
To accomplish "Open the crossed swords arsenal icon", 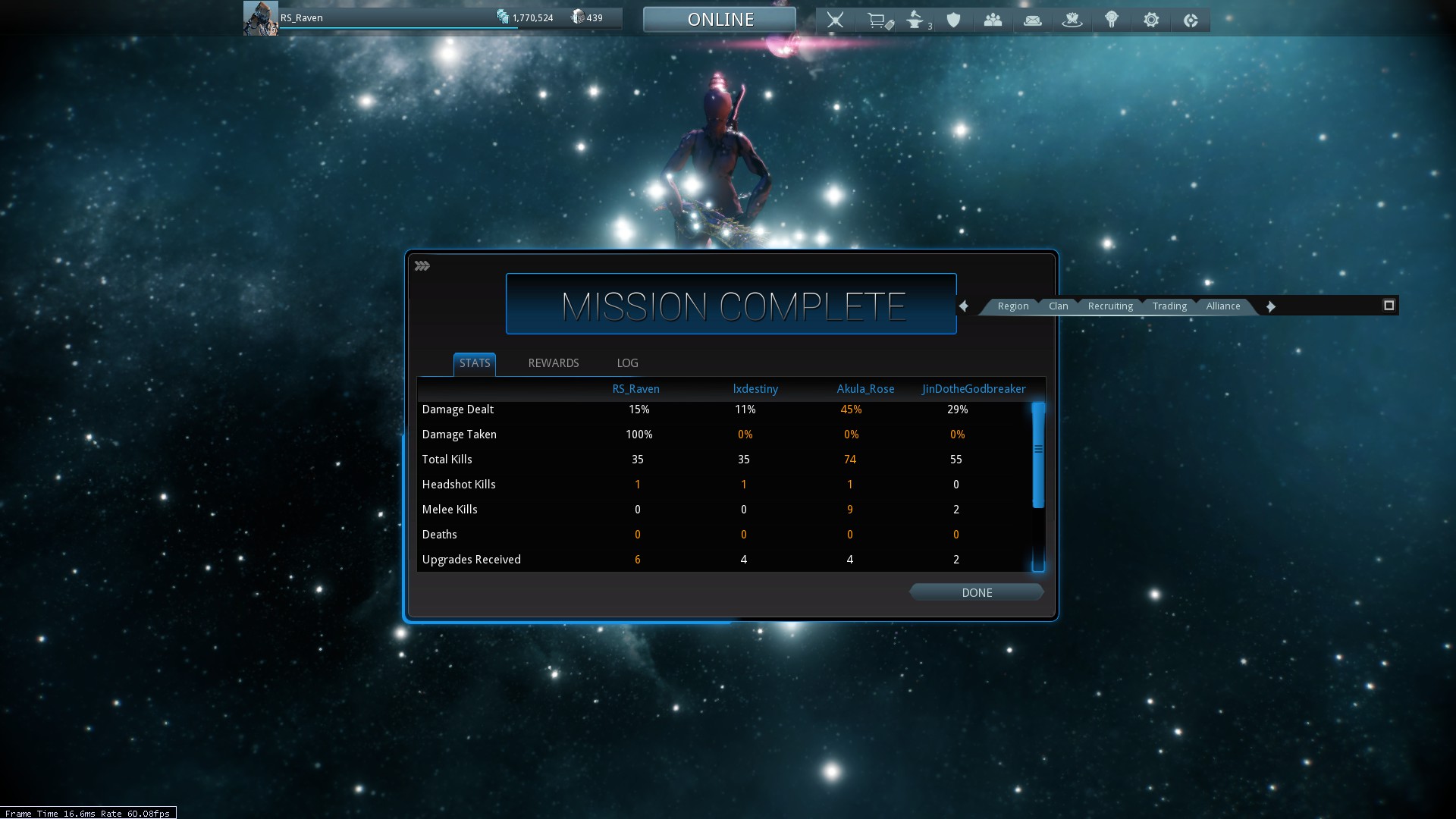I will tap(835, 20).
